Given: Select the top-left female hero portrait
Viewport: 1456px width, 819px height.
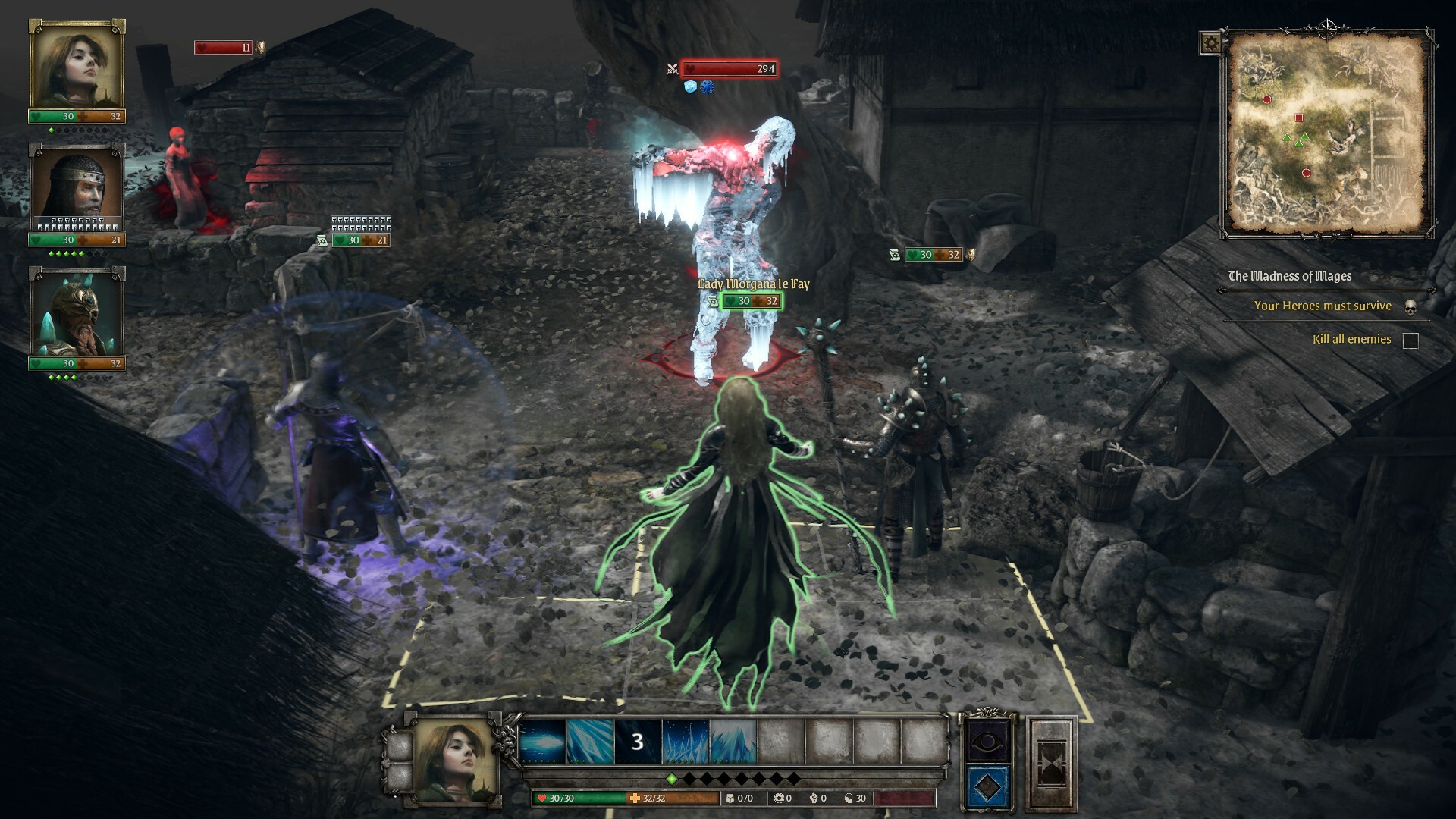Looking at the screenshot, I should (75, 67).
